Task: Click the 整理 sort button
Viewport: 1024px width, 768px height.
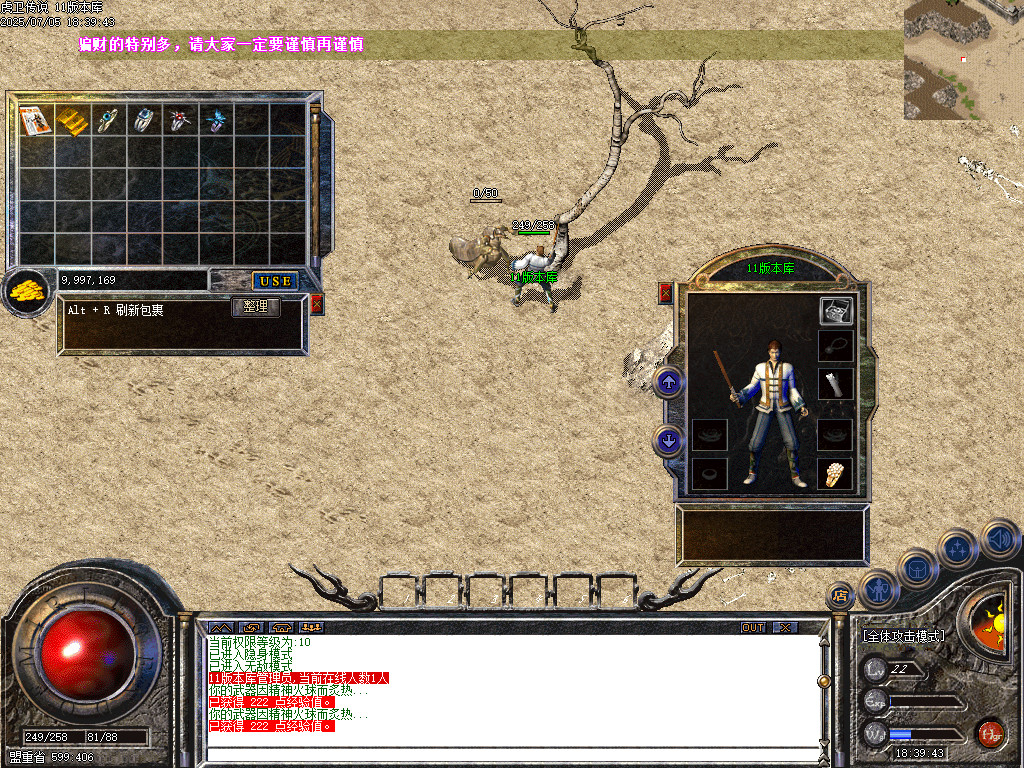Action: click(255, 307)
